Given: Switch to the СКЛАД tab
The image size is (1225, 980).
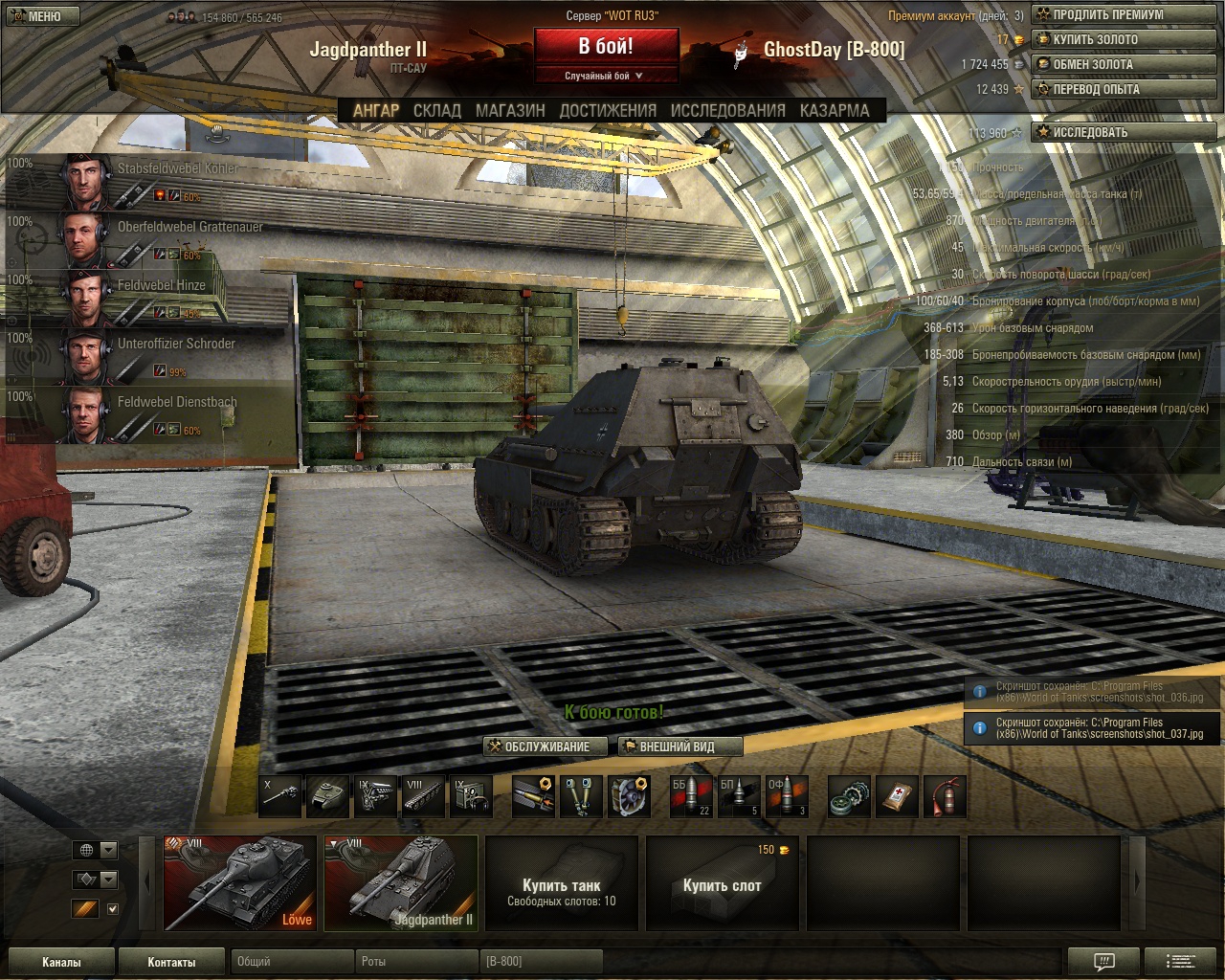Looking at the screenshot, I should click(x=436, y=111).
